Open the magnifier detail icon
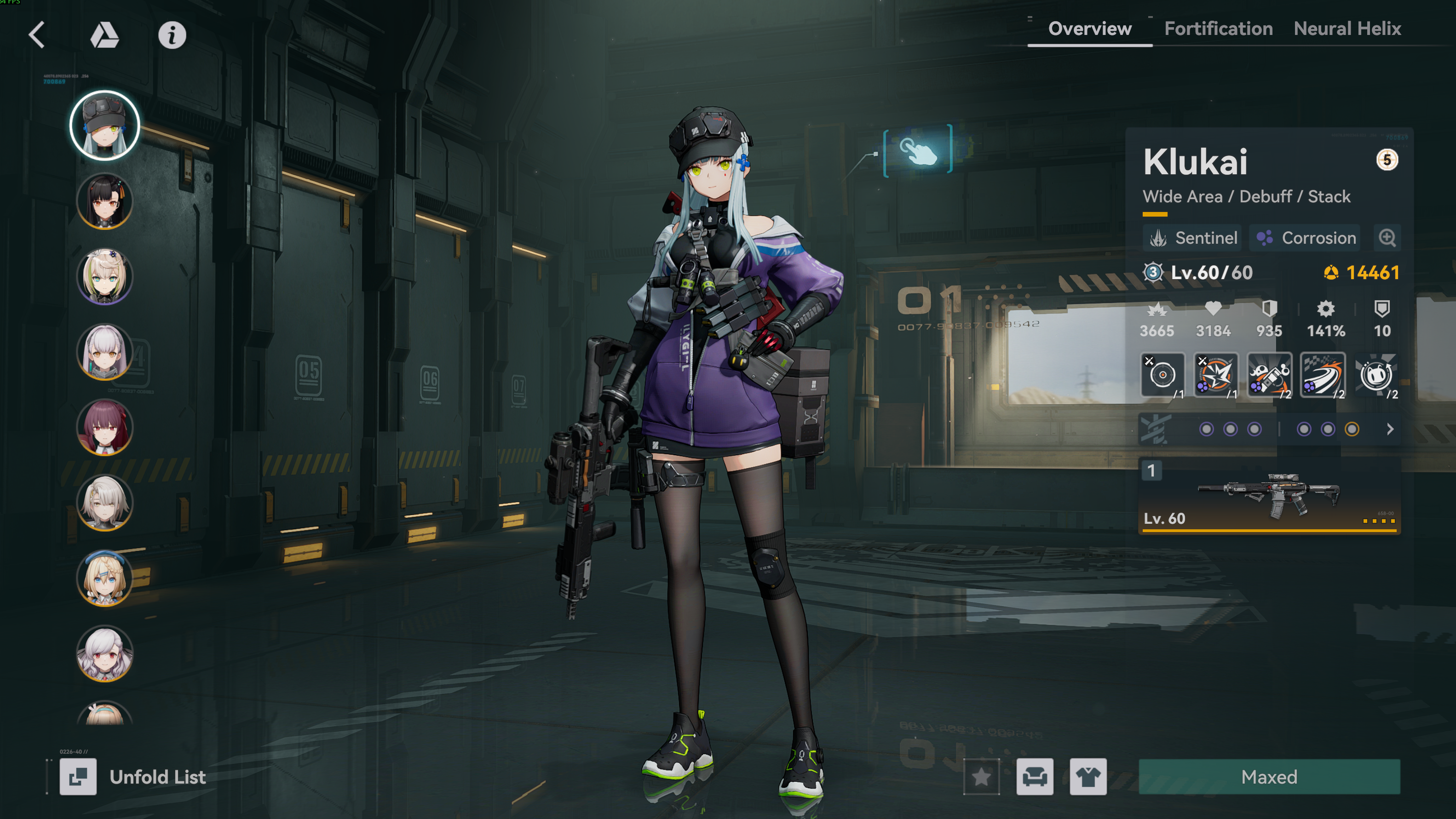This screenshot has height=819, width=1456. 1387,238
